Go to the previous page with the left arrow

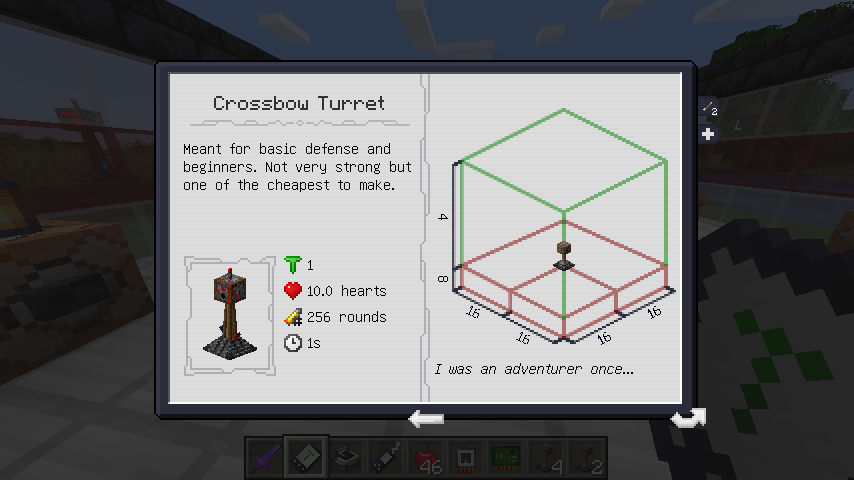coord(427,418)
